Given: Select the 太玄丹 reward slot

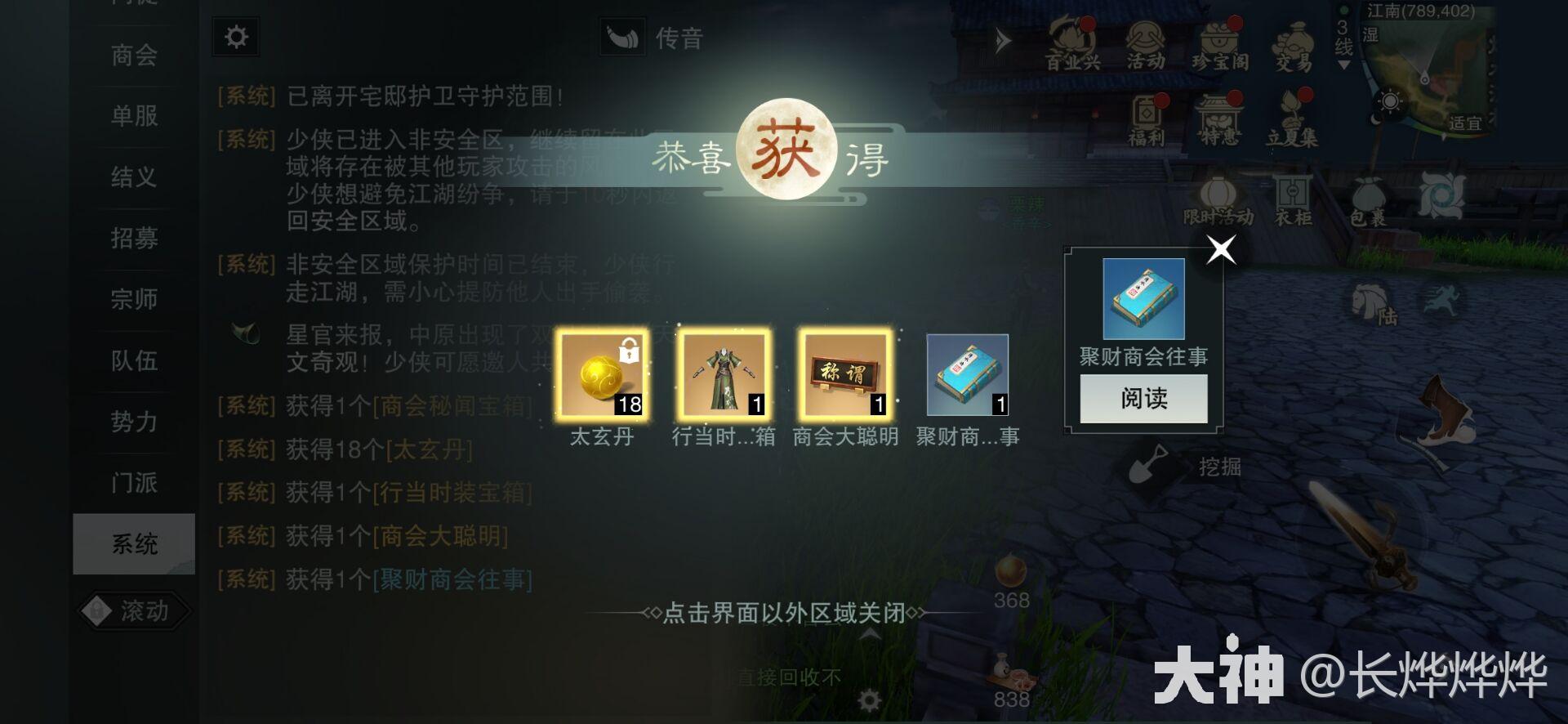Looking at the screenshot, I should 602,375.
